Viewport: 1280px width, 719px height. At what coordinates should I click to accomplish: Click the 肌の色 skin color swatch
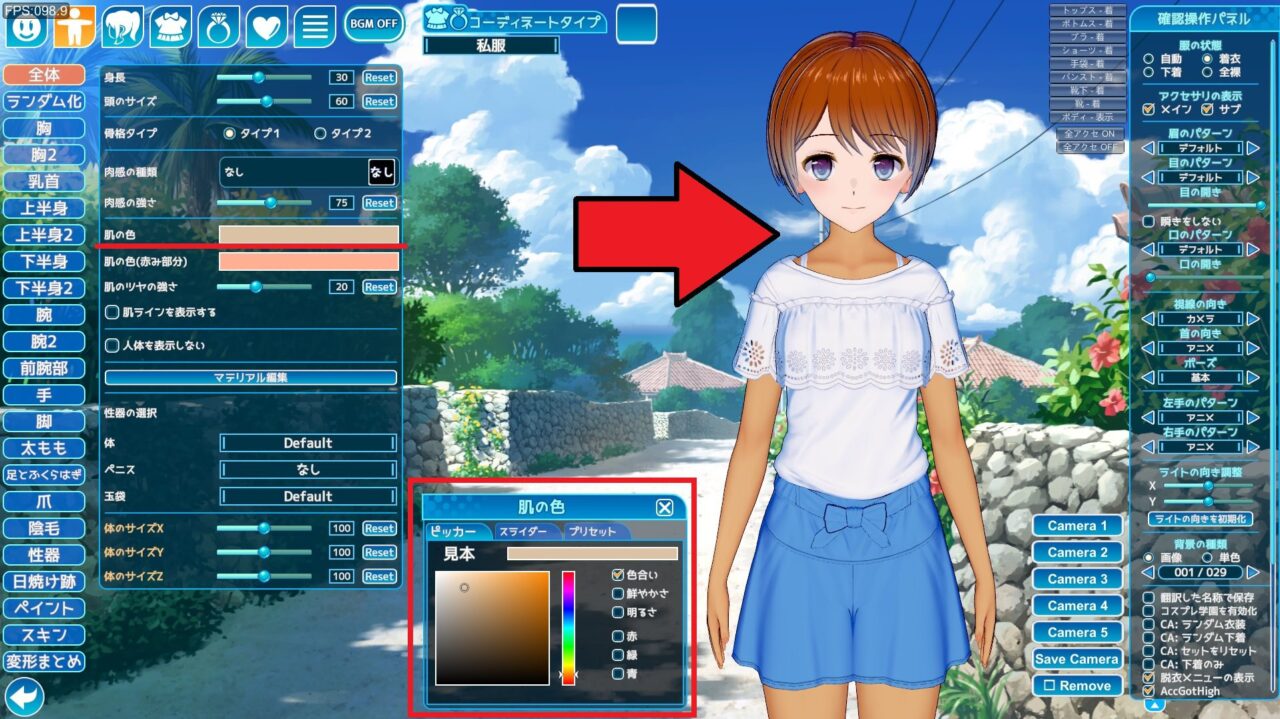(x=308, y=235)
